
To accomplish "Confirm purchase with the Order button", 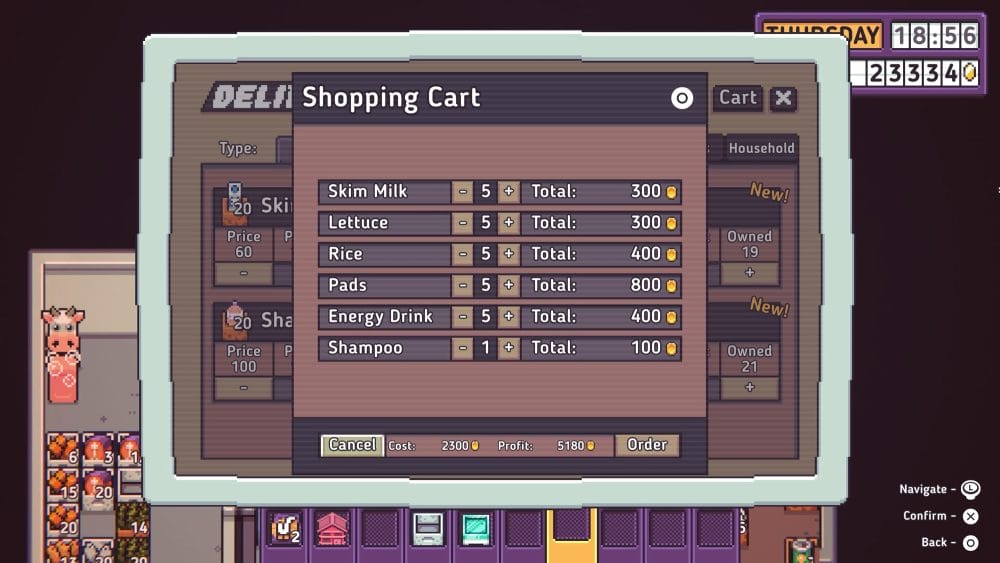I will click(x=647, y=445).
